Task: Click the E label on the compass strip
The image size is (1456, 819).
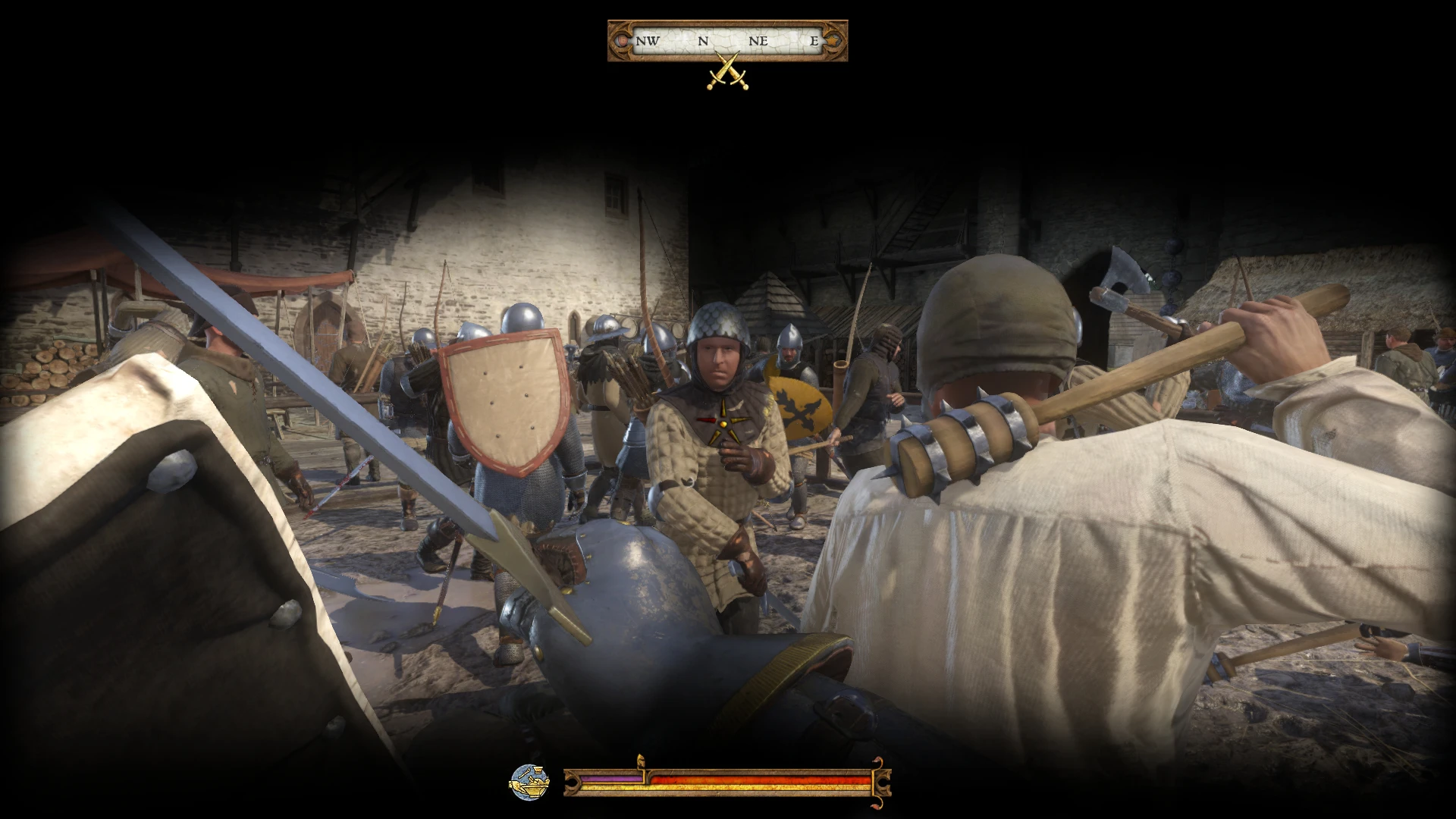Action: point(813,41)
